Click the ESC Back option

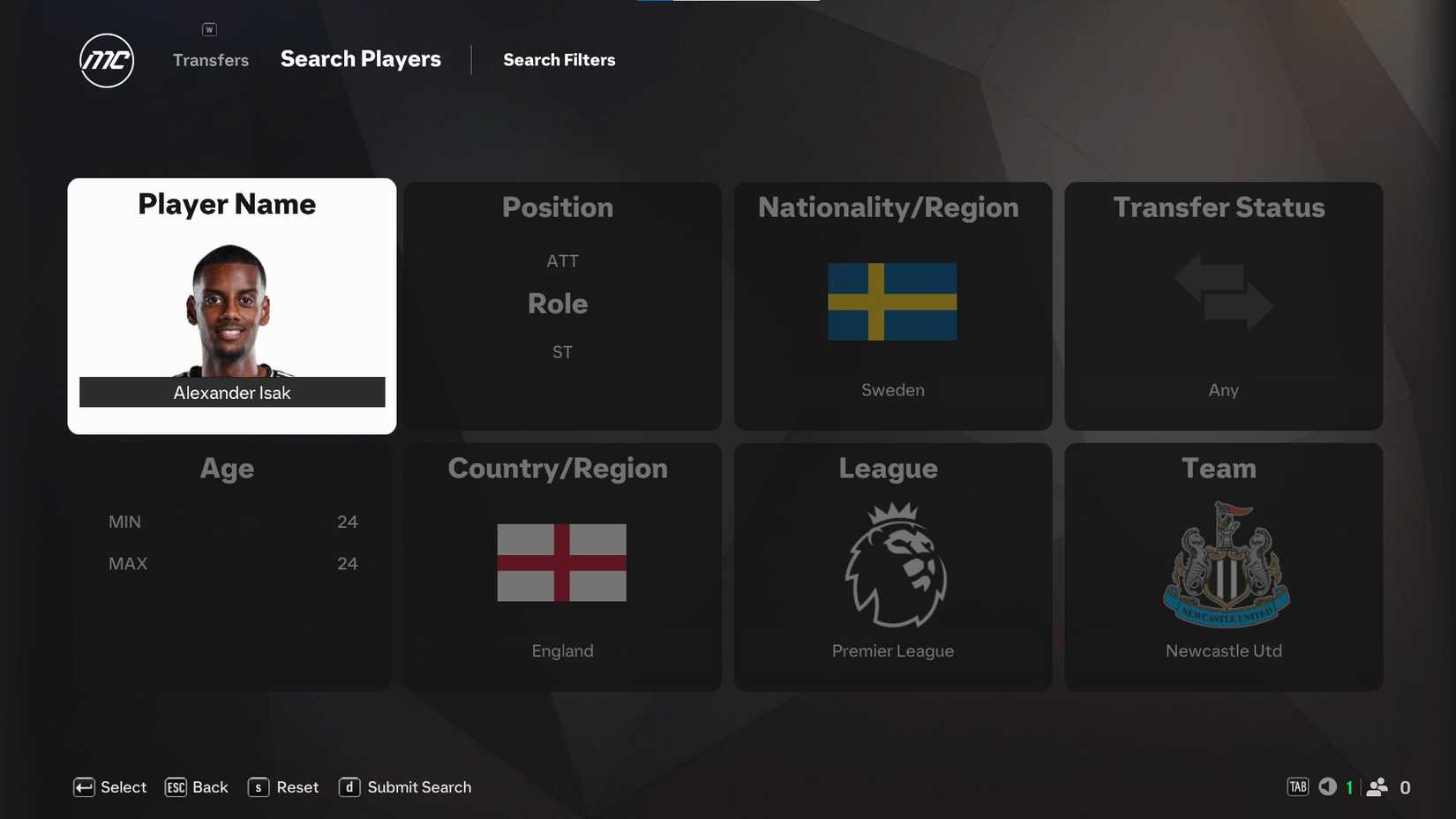(196, 785)
